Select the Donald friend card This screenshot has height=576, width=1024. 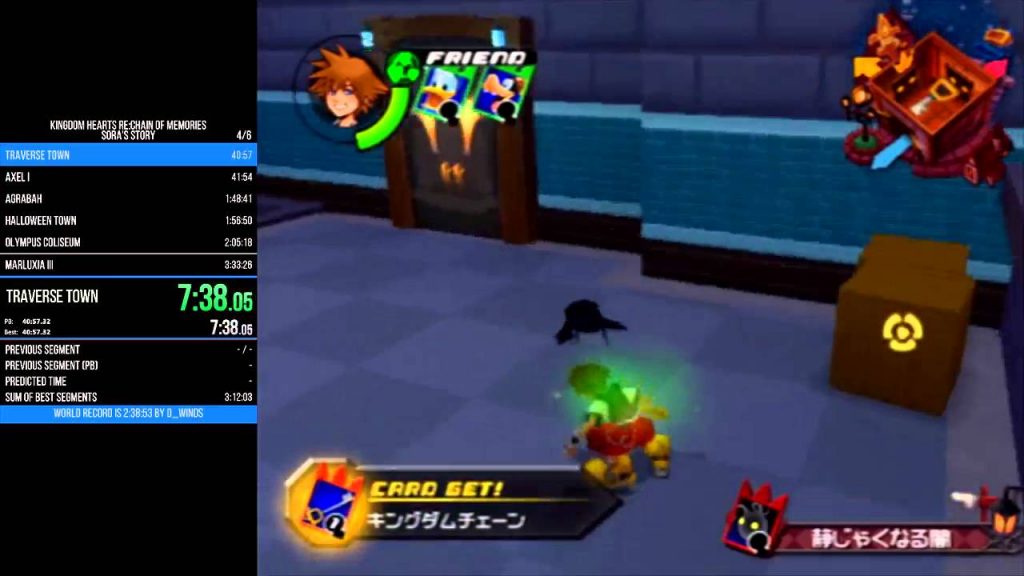pos(443,93)
